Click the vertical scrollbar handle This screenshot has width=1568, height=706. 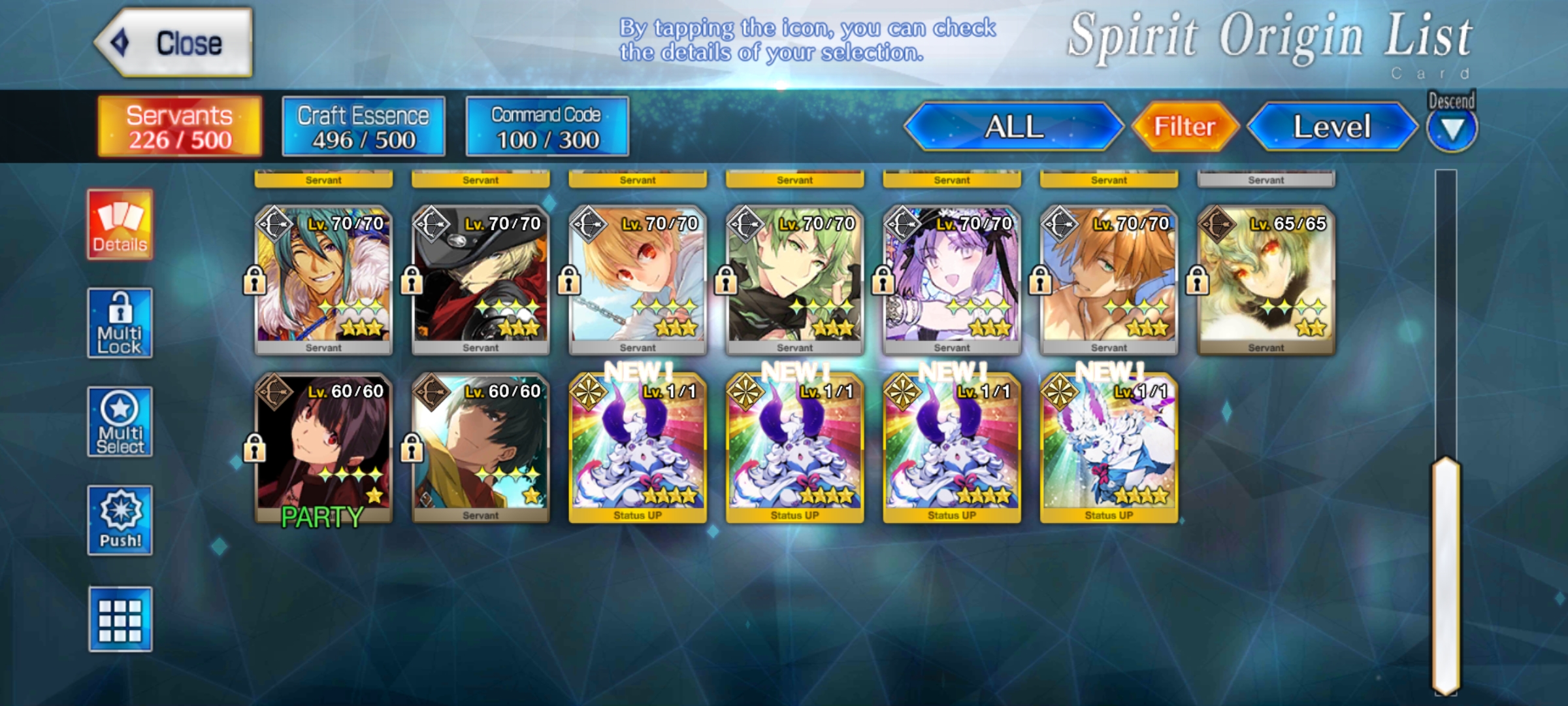1446,575
